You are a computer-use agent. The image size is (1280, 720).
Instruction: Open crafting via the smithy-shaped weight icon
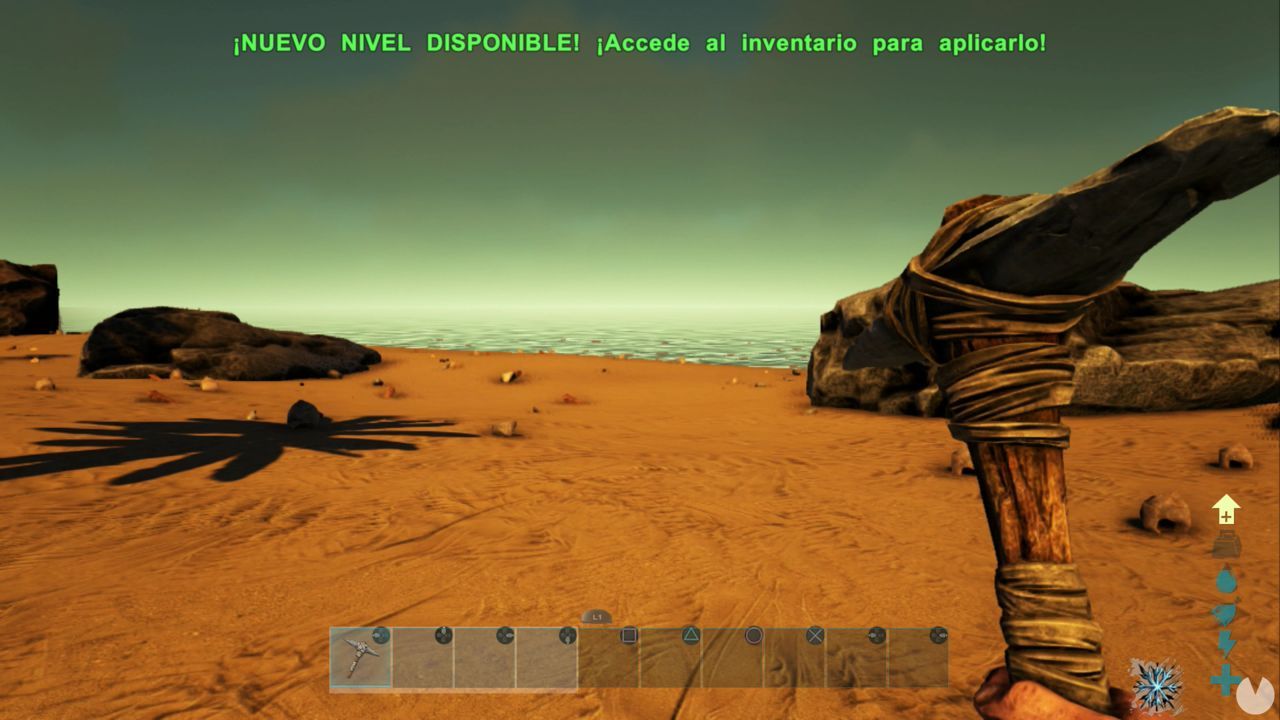click(1225, 543)
